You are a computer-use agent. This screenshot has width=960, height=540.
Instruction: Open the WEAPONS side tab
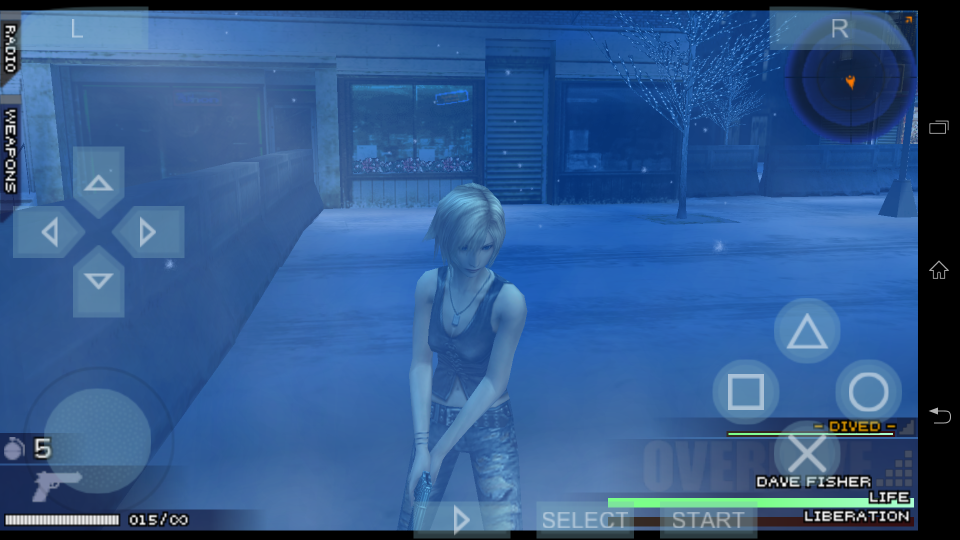pyautogui.click(x=10, y=150)
